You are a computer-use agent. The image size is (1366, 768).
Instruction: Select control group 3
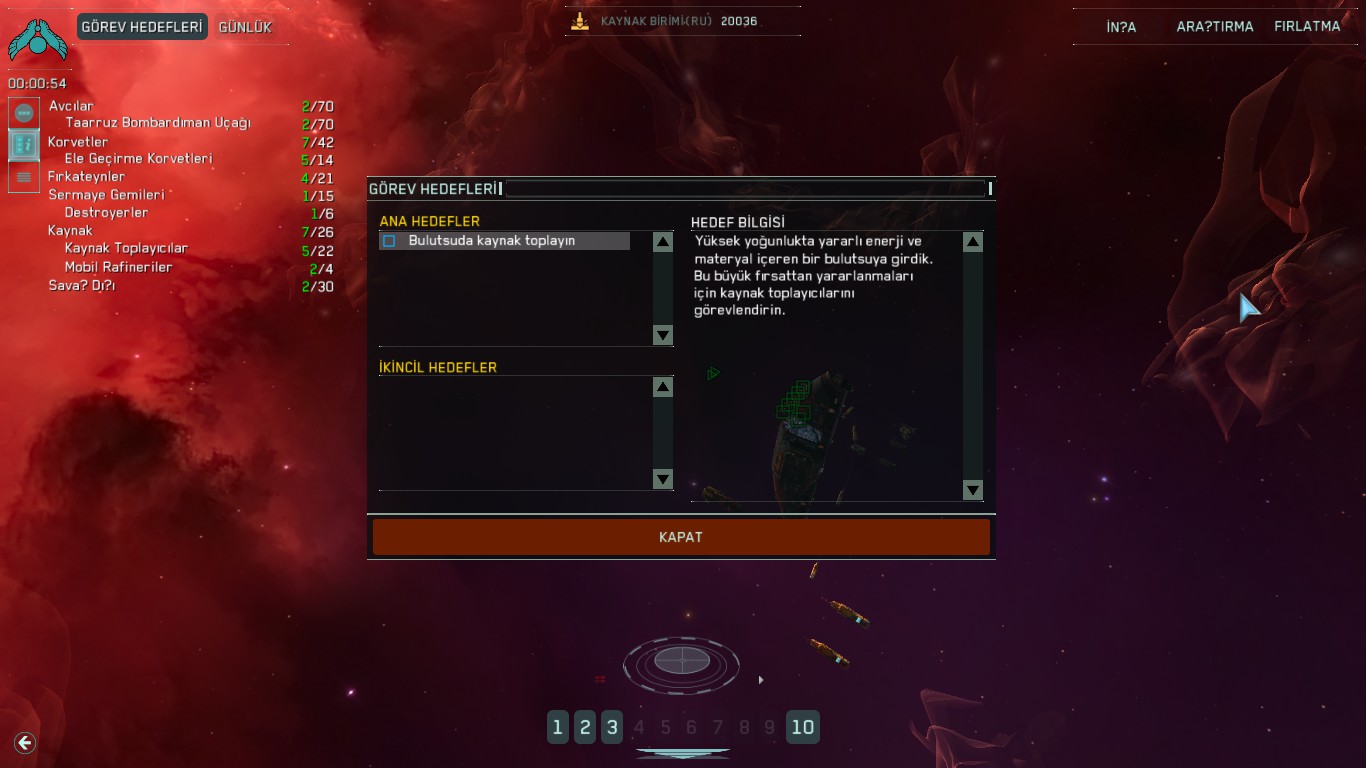point(612,727)
